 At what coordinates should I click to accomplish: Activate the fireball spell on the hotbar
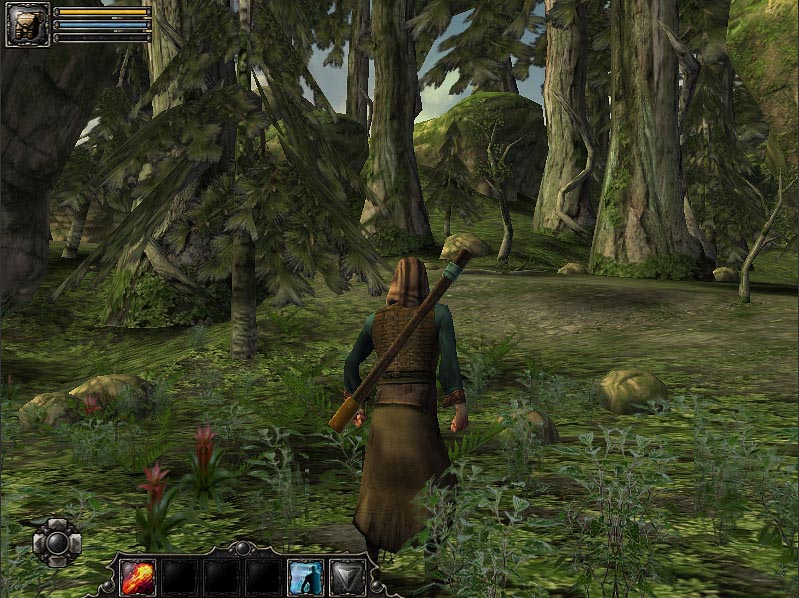coord(137,577)
